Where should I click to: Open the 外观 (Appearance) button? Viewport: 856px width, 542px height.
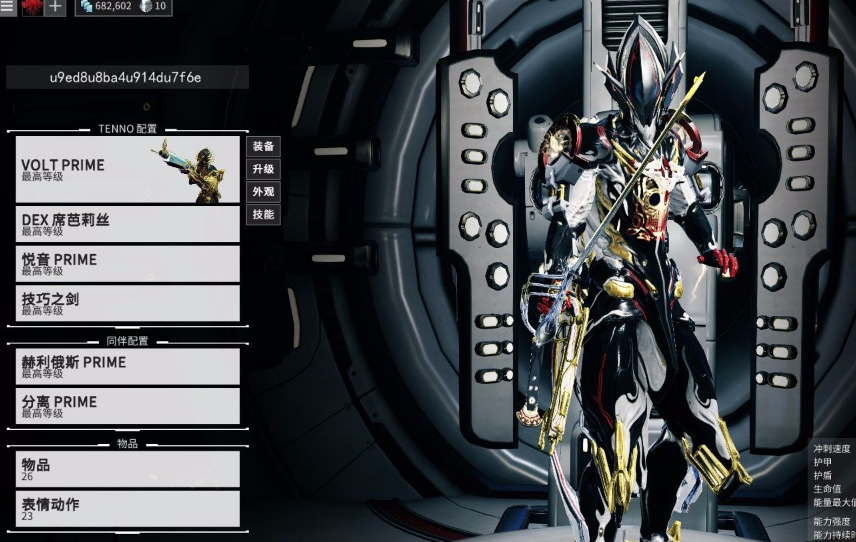[x=263, y=191]
